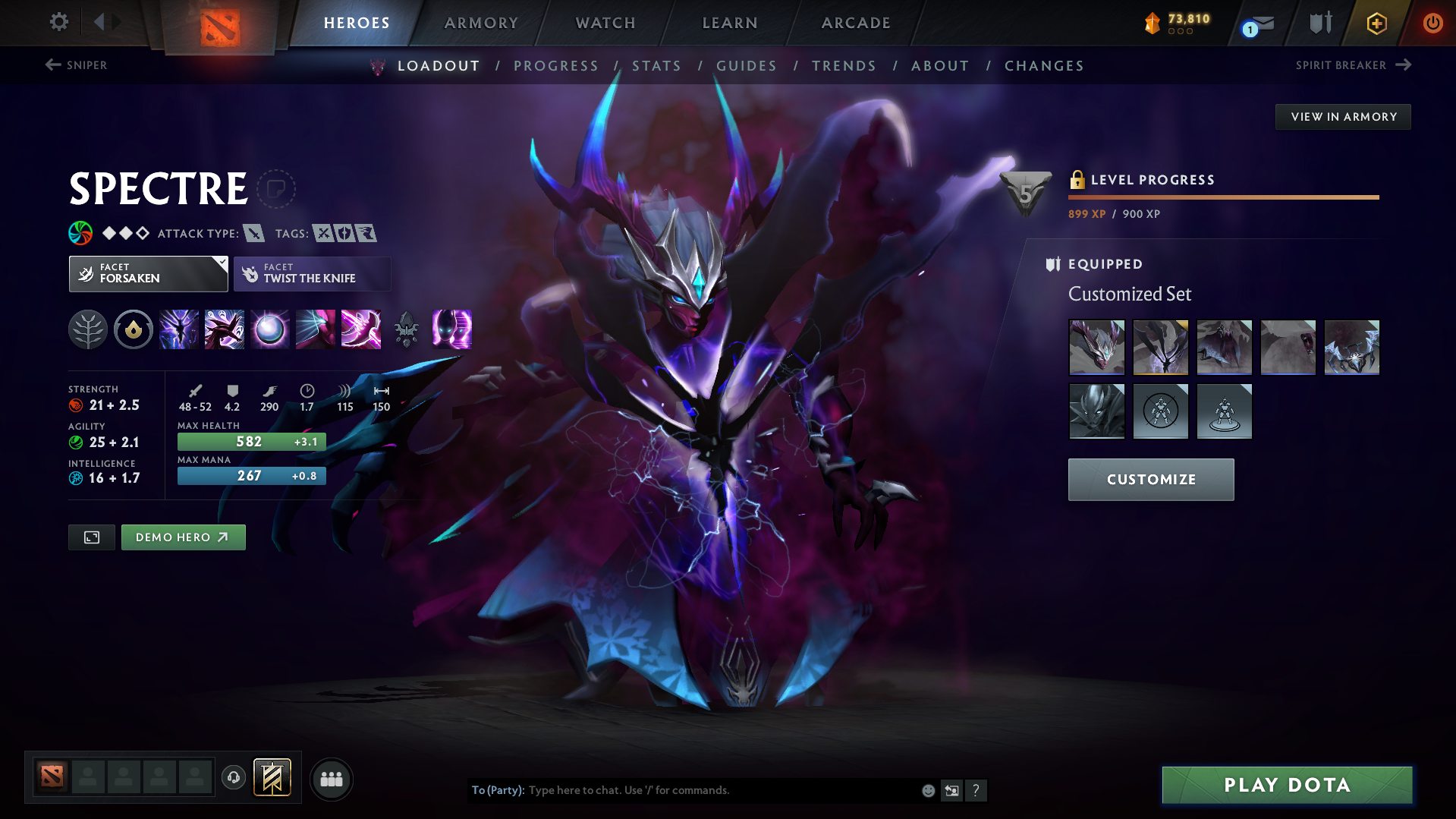Screen dimensions: 1456x819
Task: Focus the party chat input box
Action: coord(721,790)
